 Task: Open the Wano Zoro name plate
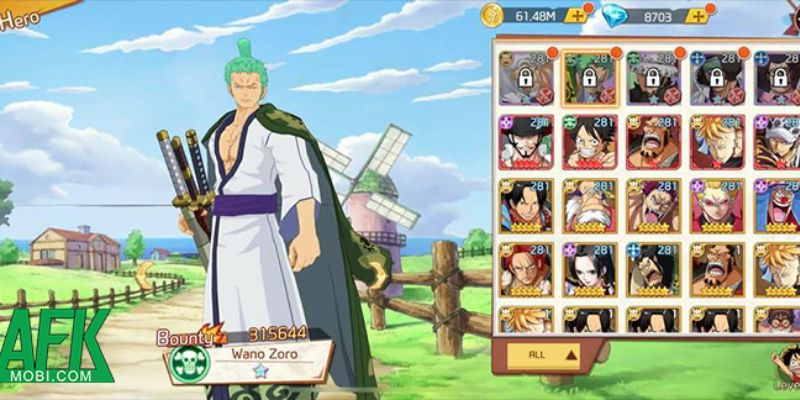click(x=265, y=351)
